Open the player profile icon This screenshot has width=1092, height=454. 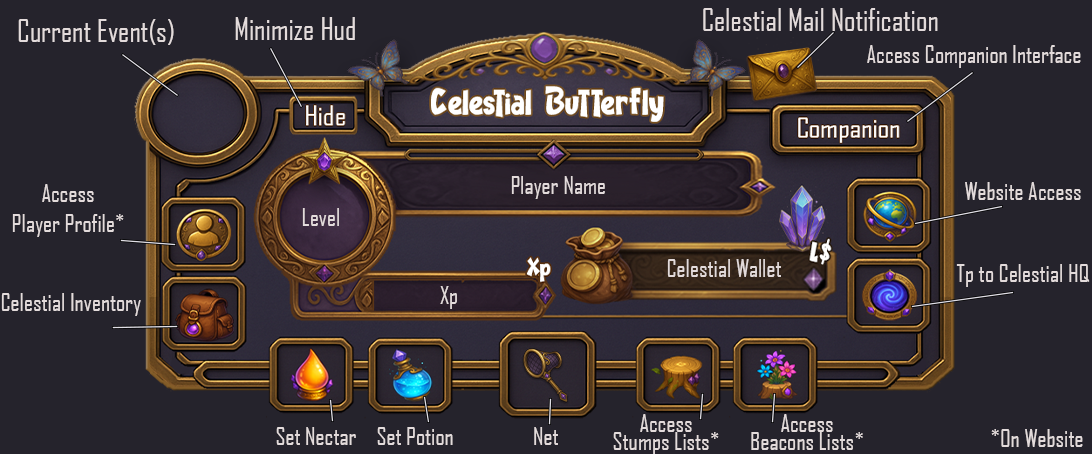(203, 233)
